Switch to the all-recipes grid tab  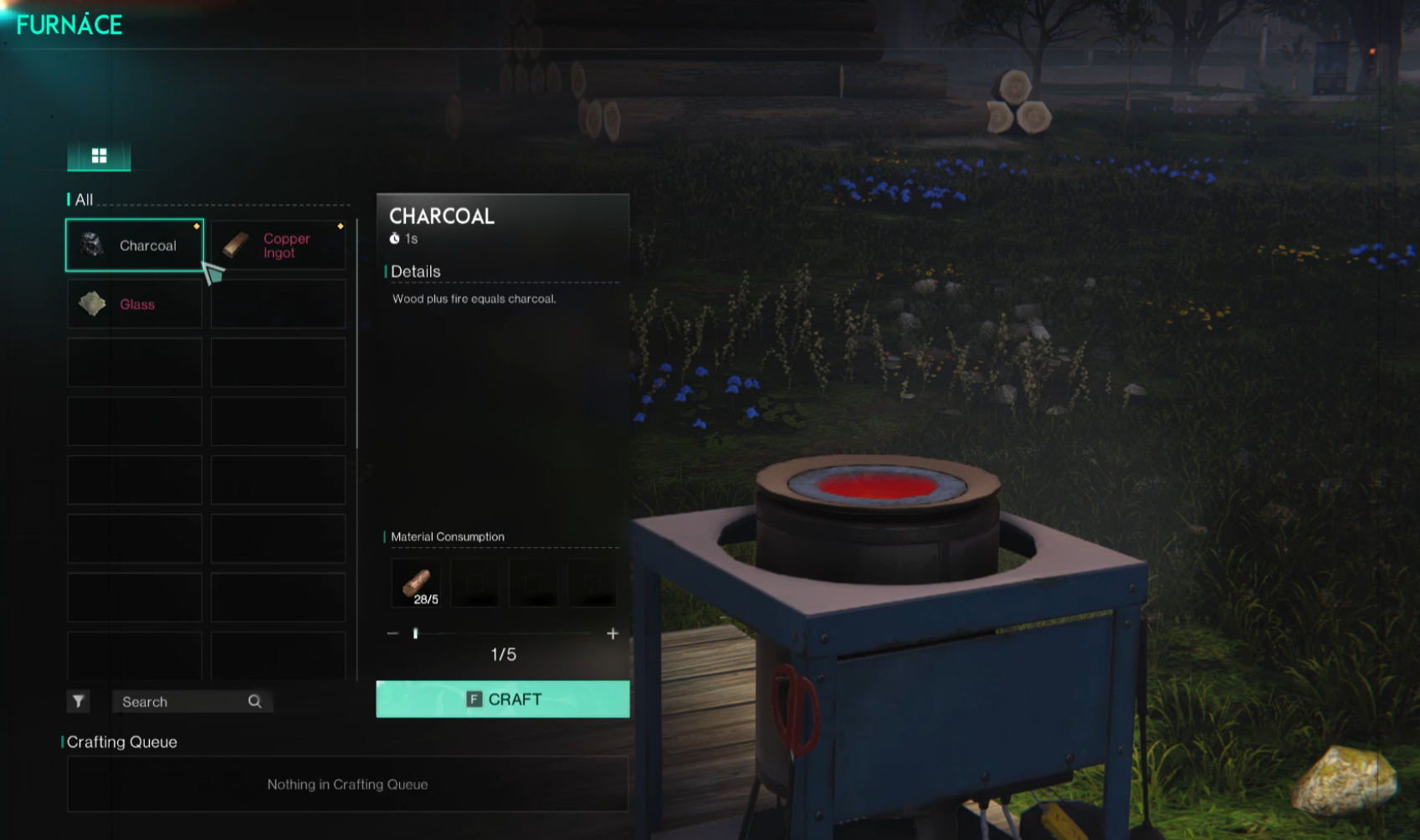[99, 156]
